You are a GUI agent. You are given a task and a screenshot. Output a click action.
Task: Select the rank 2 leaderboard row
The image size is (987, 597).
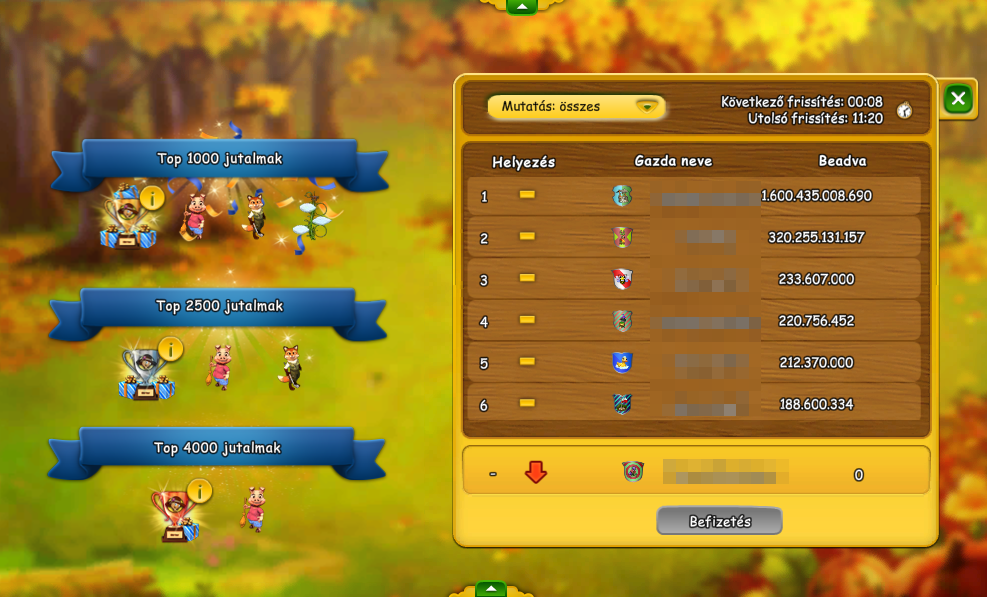click(694, 238)
